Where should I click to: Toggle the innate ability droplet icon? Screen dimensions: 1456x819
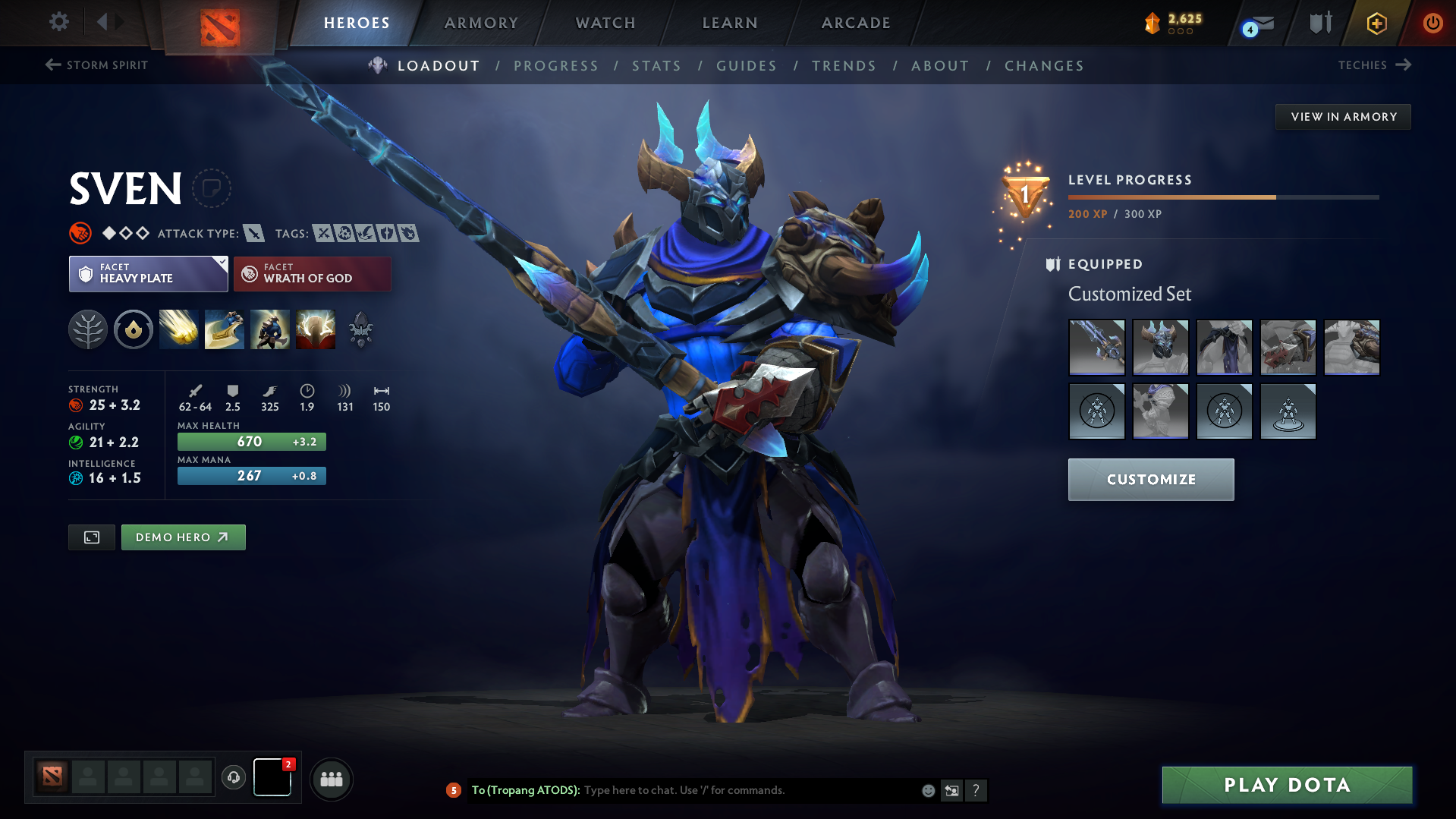pyautogui.click(x=134, y=329)
